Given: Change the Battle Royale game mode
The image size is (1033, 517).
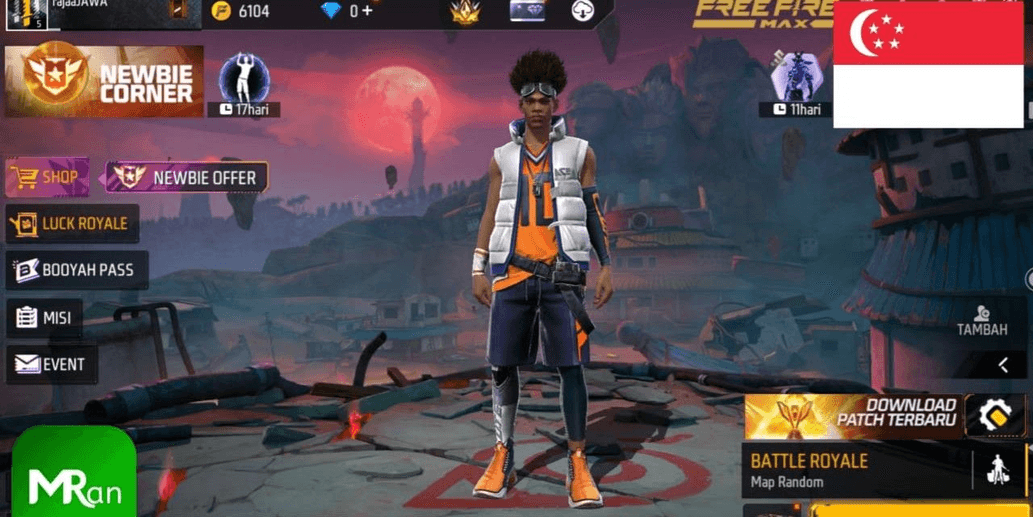Looking at the screenshot, I should coord(855,470).
